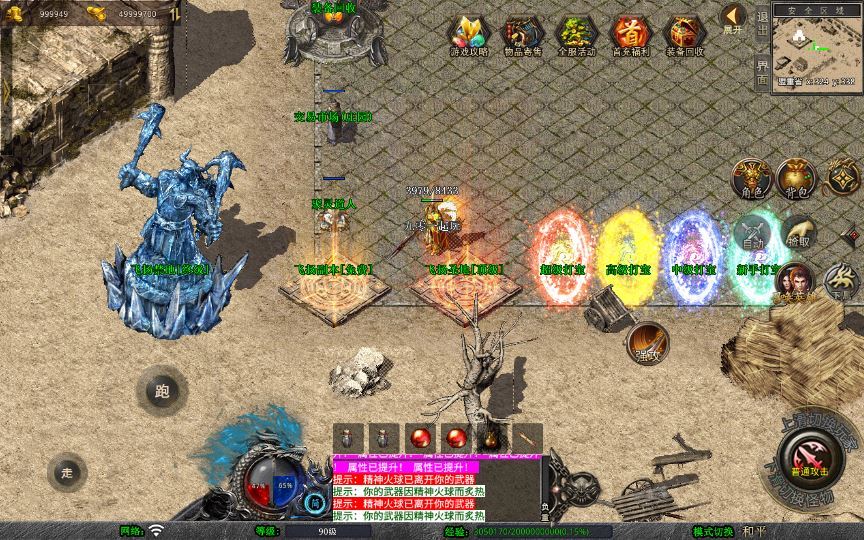Viewport: 864px width, 540px height.
Task: Open the 游戏攻略 game guide icon
Action: point(469,36)
